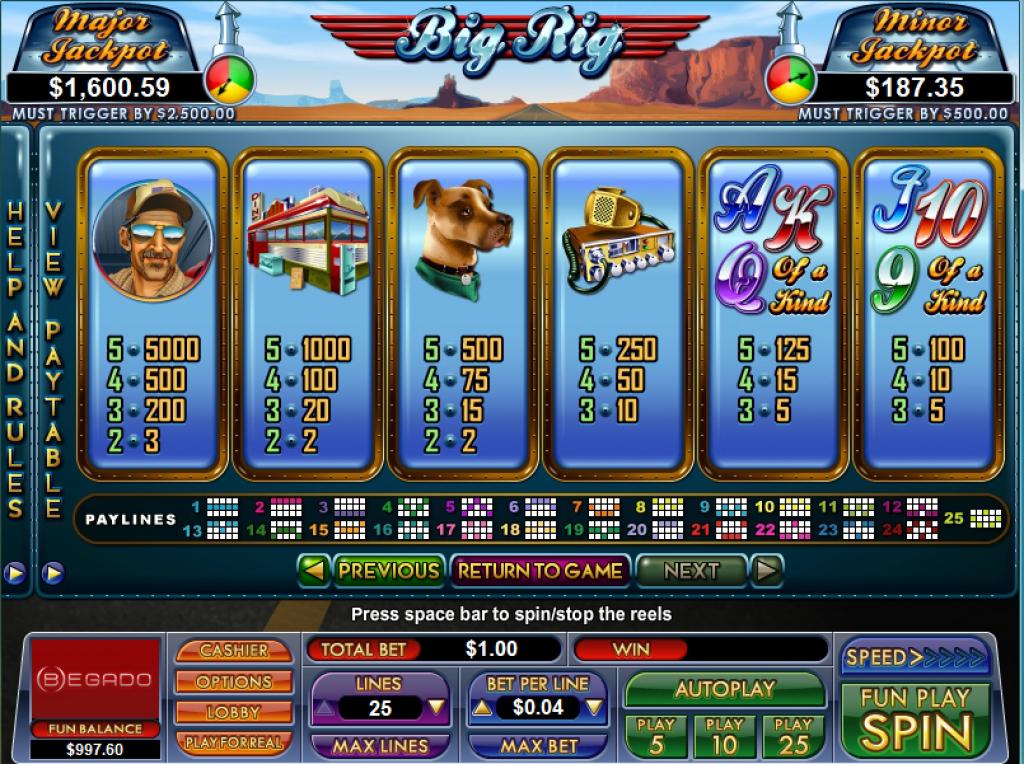Go to the Previous paytable page
This screenshot has width=1024, height=764.
(x=388, y=571)
